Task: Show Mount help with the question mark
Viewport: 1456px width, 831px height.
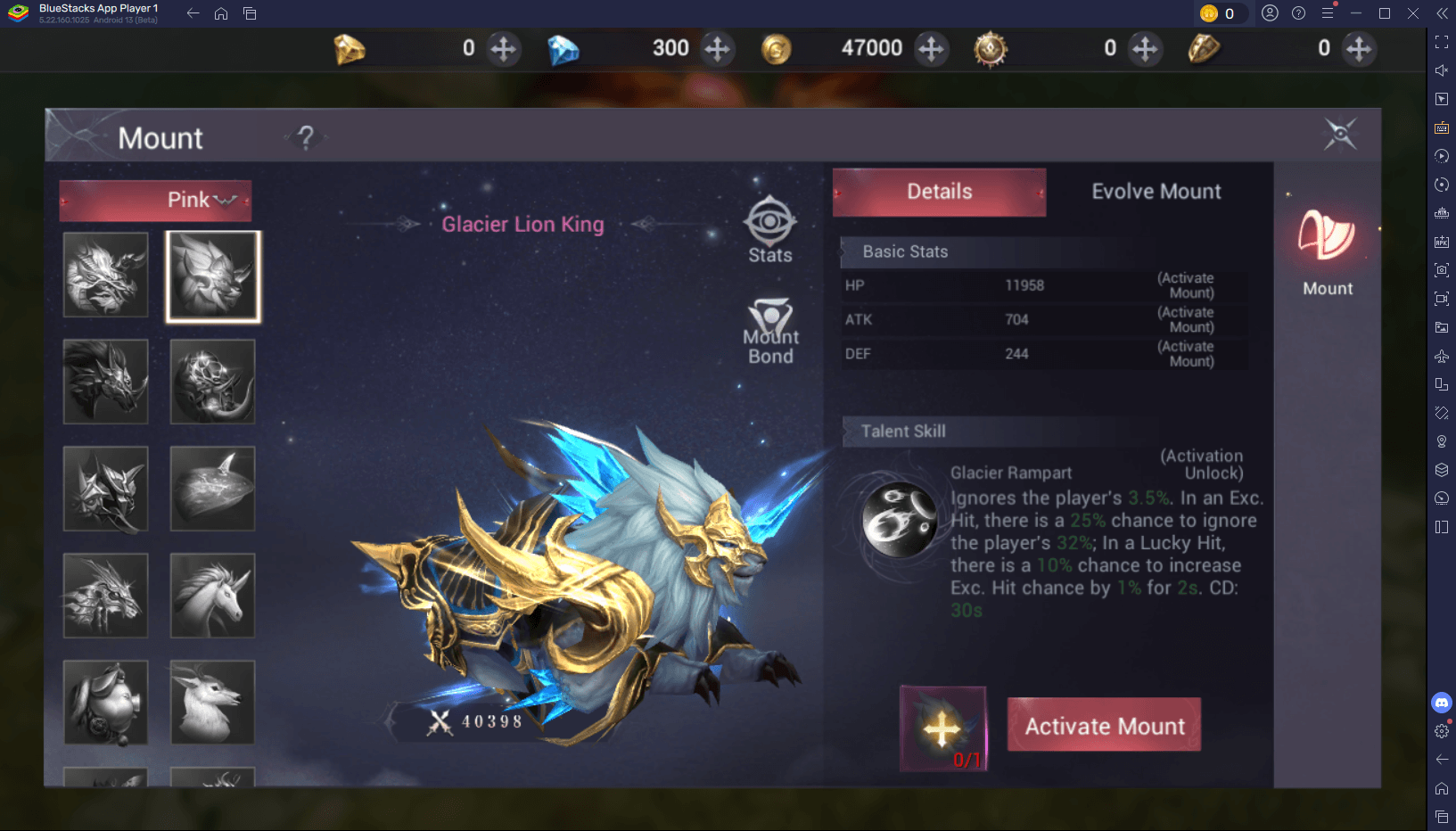Action: [x=306, y=137]
